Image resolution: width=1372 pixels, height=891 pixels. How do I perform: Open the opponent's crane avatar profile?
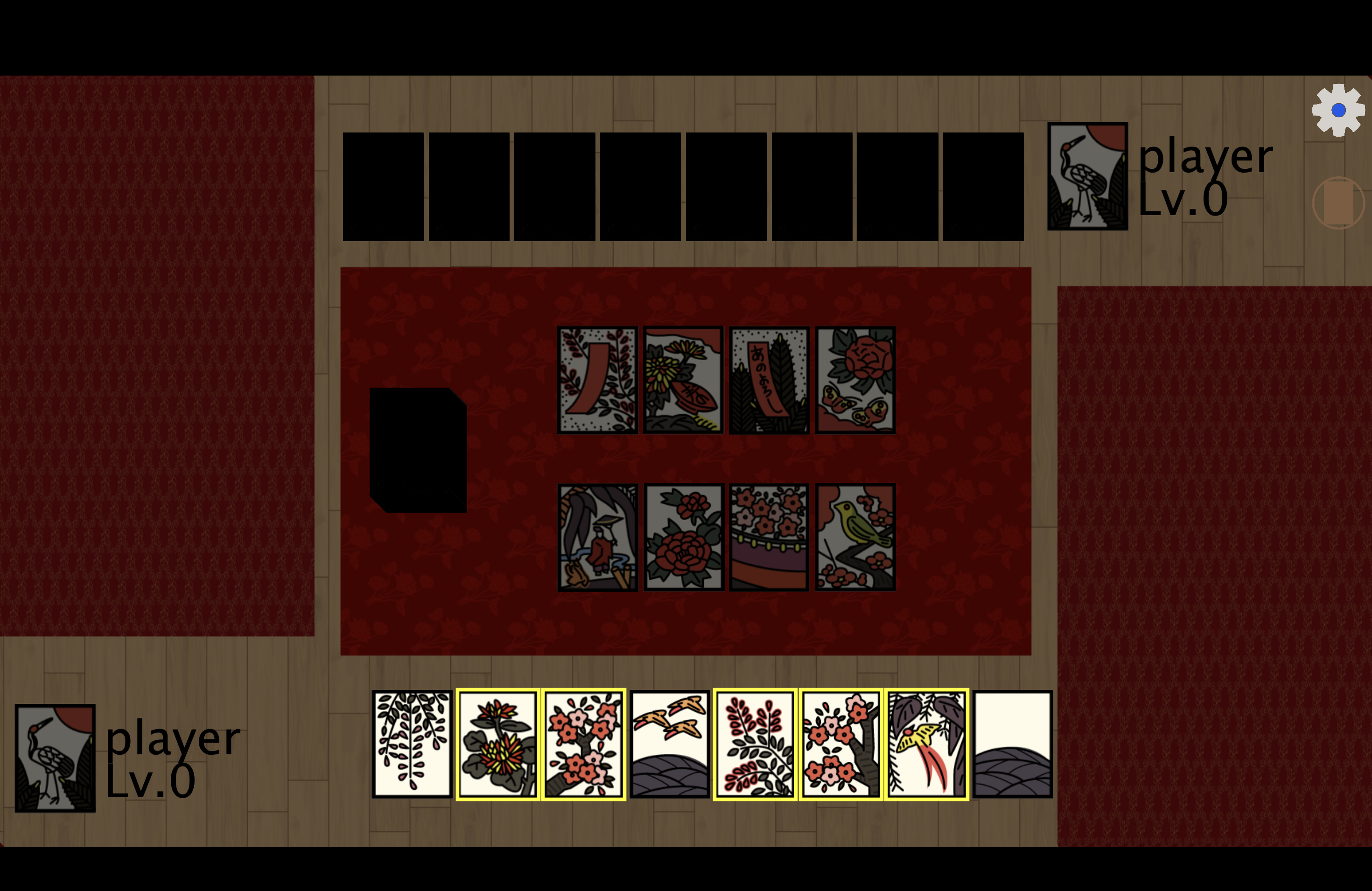[1087, 176]
